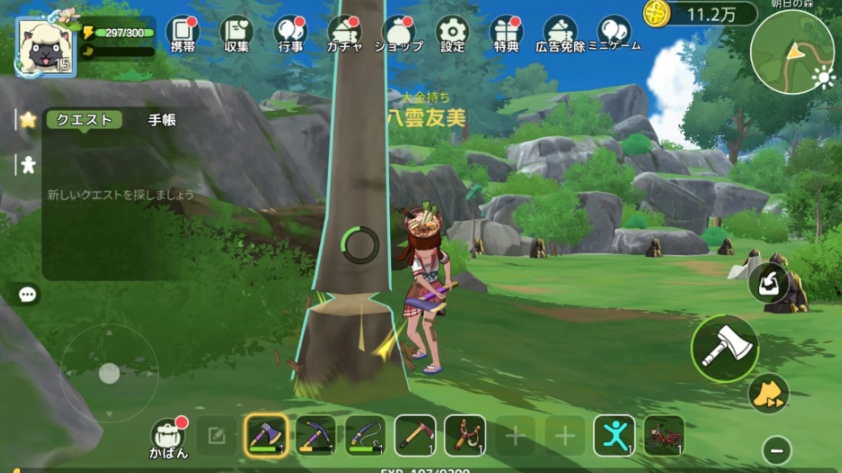Open the circular minimap
This screenshot has height=473, width=842.
[x=792, y=52]
